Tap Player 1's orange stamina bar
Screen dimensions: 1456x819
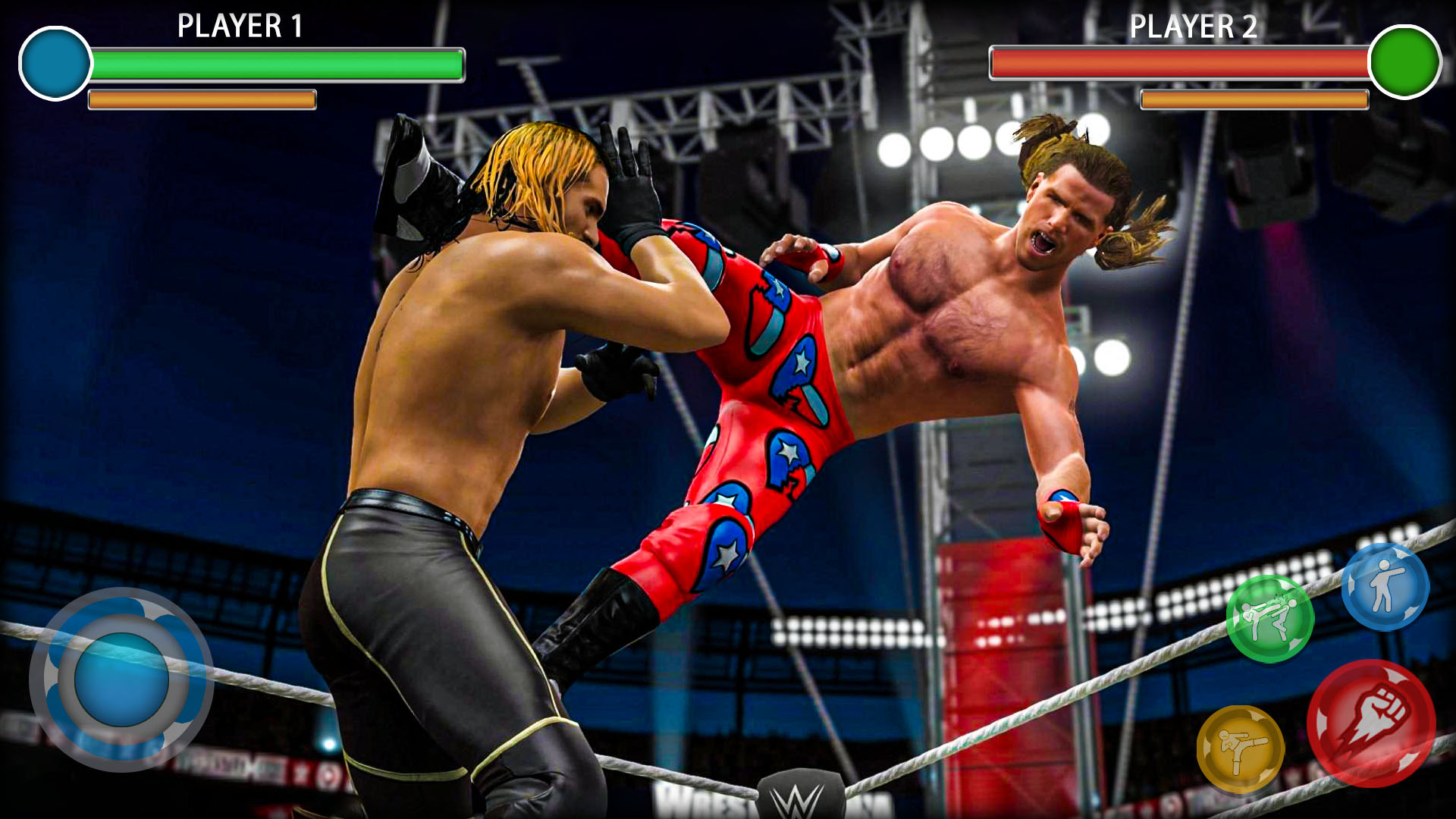201,99
